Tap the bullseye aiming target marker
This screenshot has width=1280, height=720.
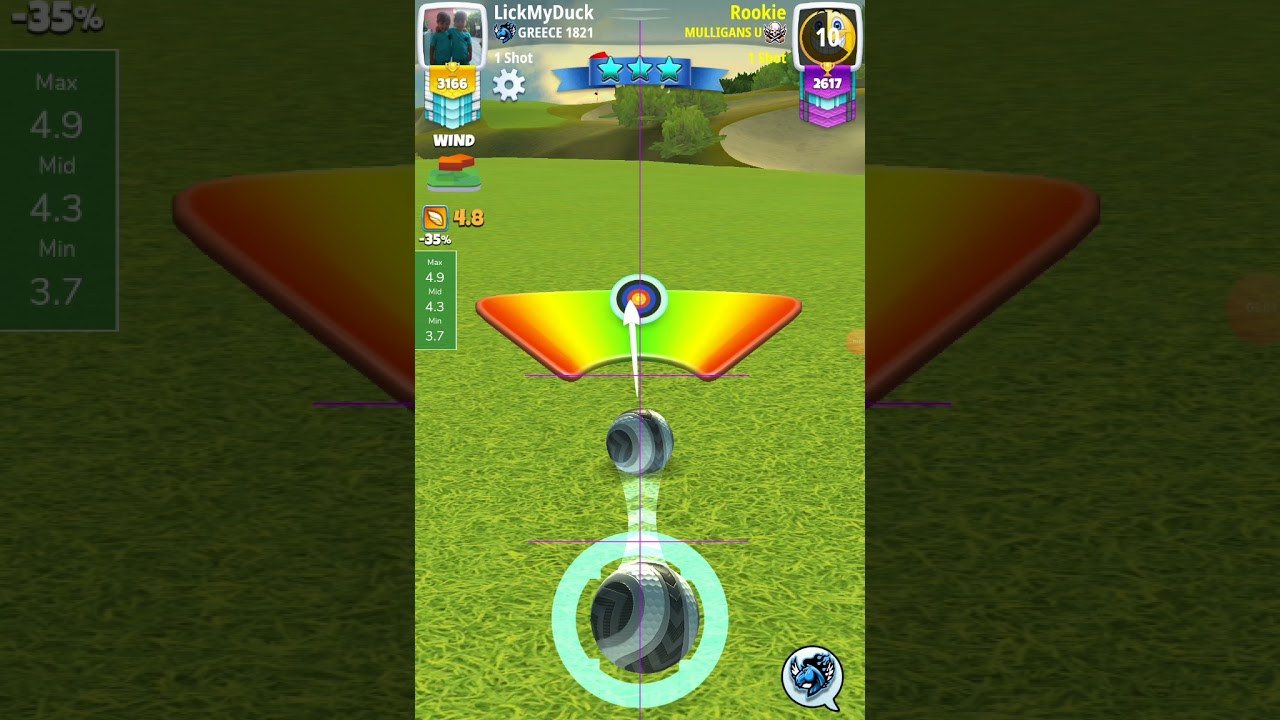tap(639, 298)
